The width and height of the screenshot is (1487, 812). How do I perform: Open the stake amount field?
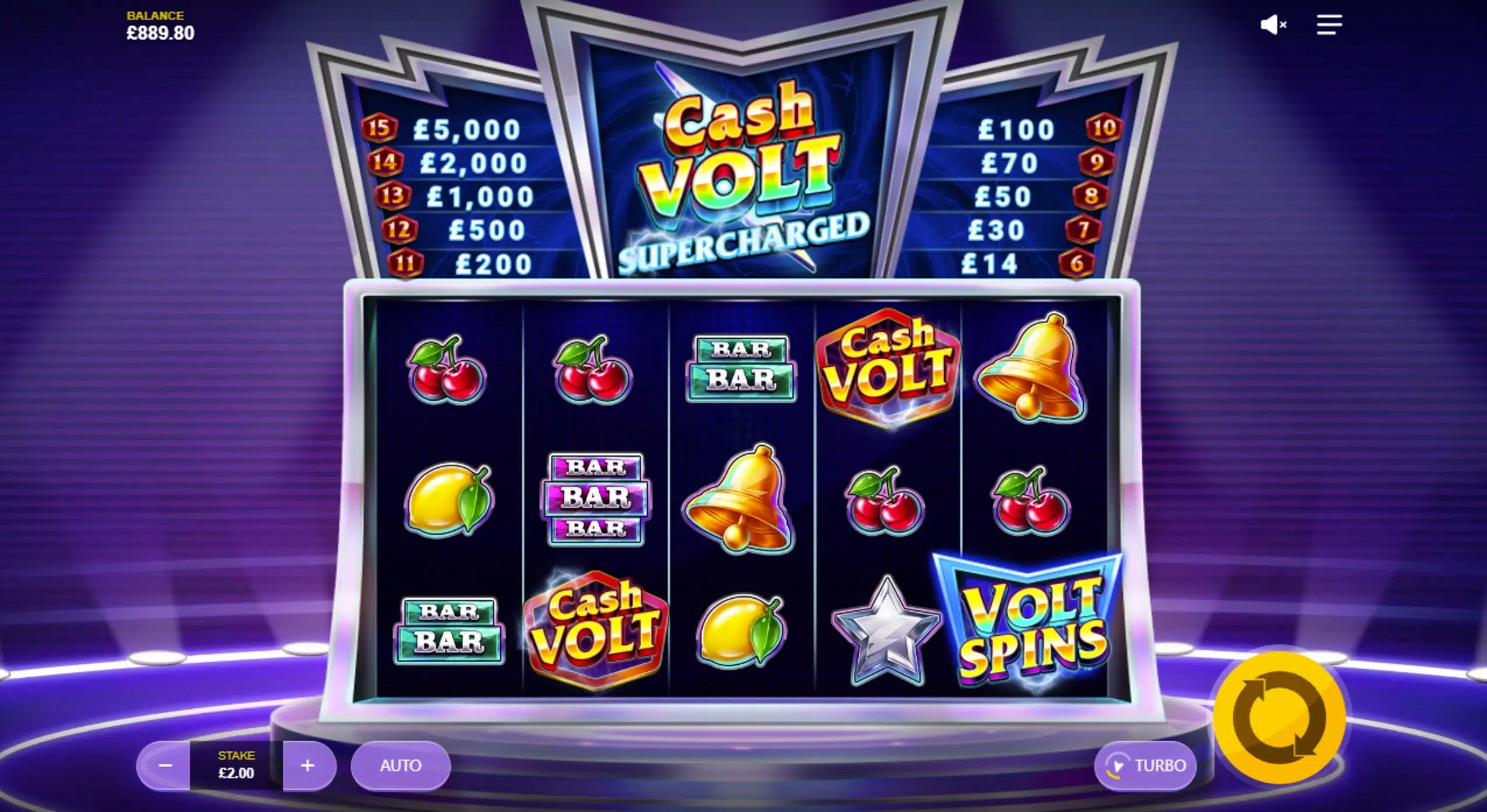237,765
